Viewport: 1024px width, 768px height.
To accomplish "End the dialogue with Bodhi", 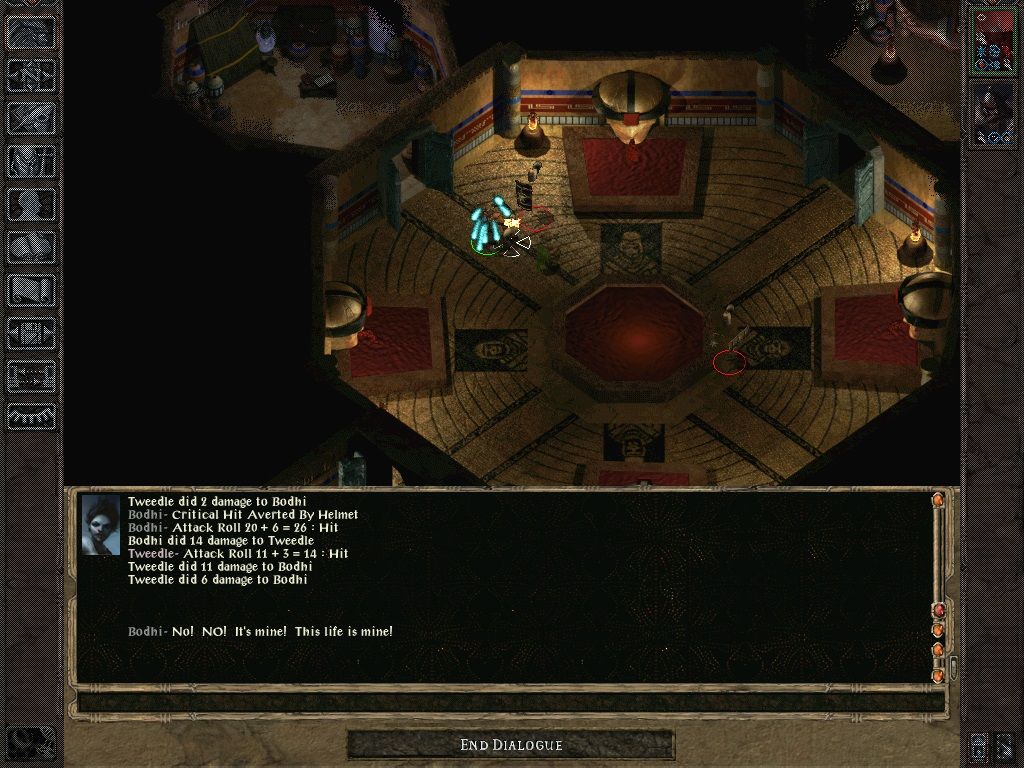I will [x=511, y=745].
